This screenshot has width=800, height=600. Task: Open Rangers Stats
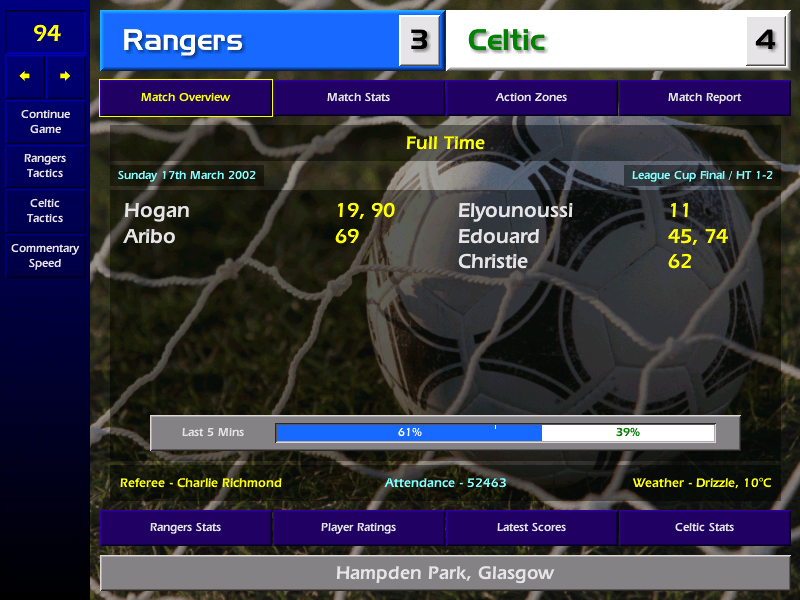185,527
